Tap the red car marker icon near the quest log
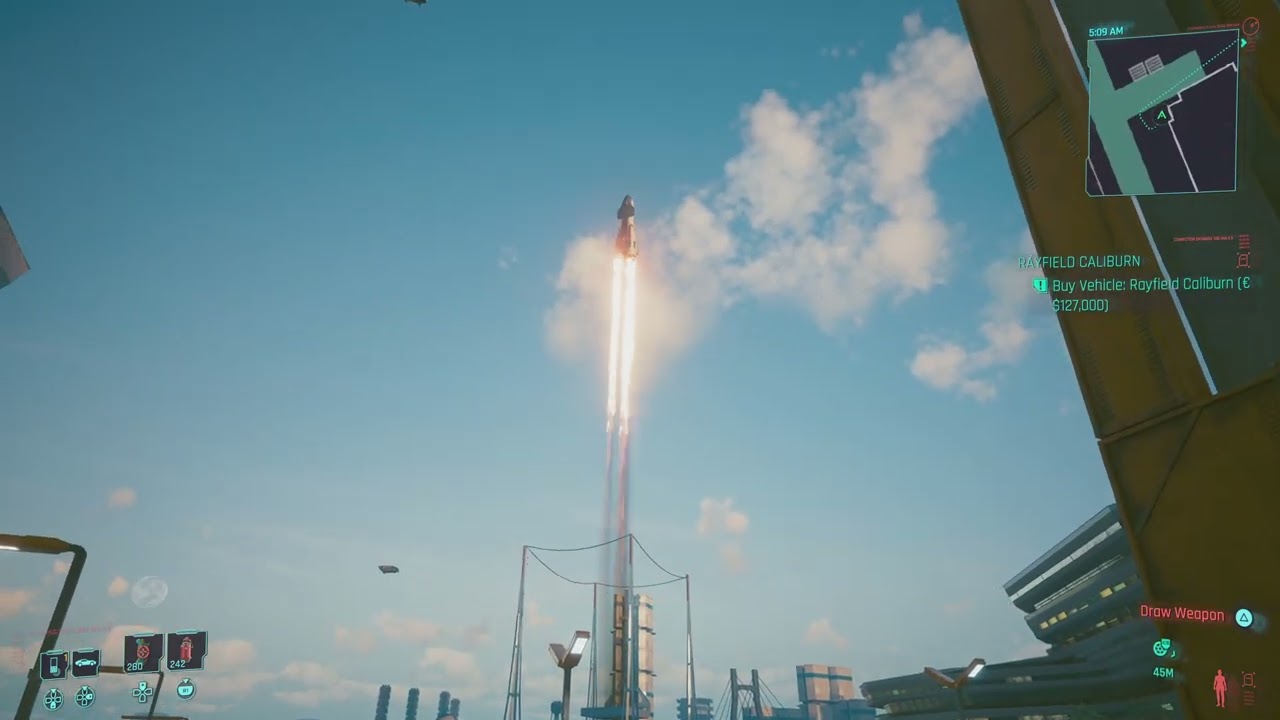1280x720 pixels. 1244,260
